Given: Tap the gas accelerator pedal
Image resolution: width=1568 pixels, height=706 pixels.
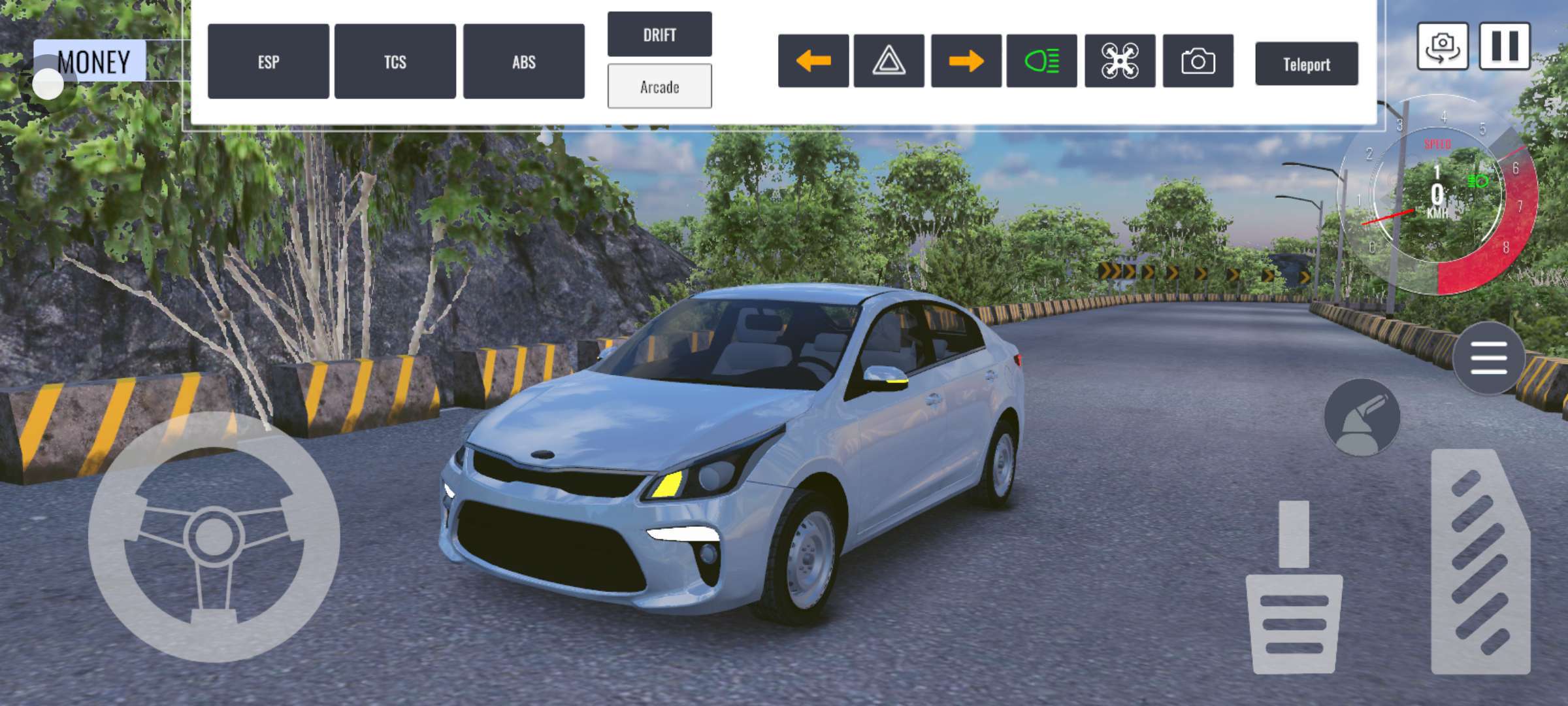Looking at the screenshot, I should click(1480, 562).
